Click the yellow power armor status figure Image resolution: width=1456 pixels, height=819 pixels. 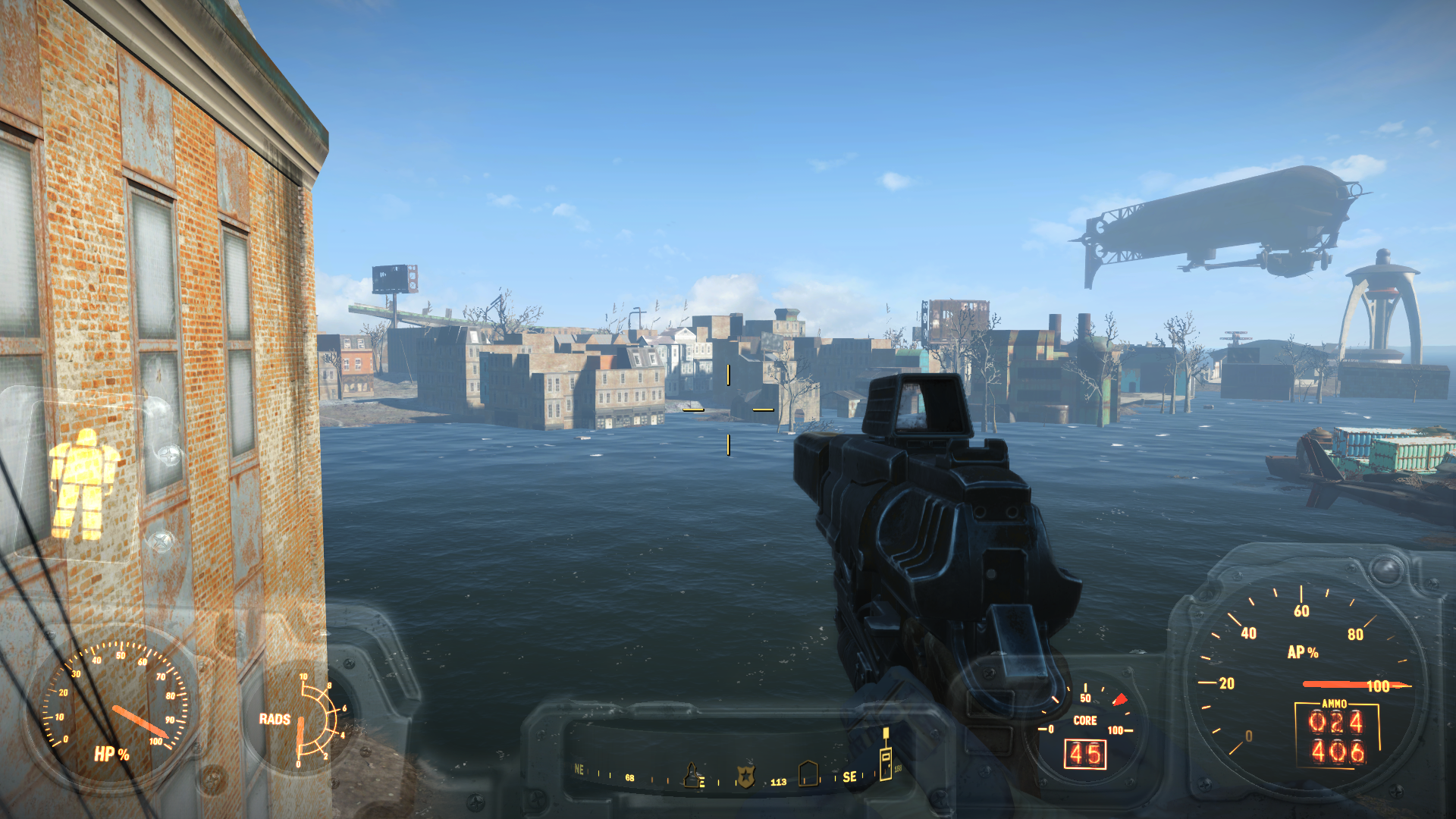(83, 484)
